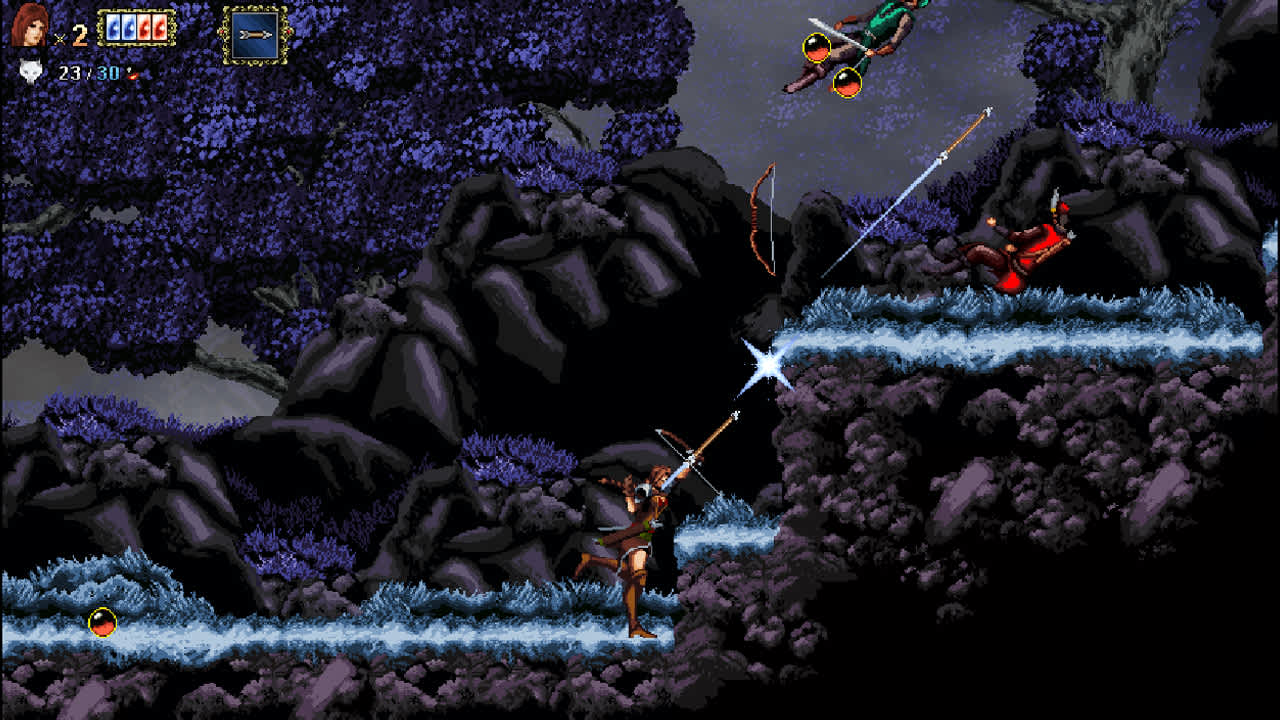Click the small flame icon beside the ammo count

[132, 74]
